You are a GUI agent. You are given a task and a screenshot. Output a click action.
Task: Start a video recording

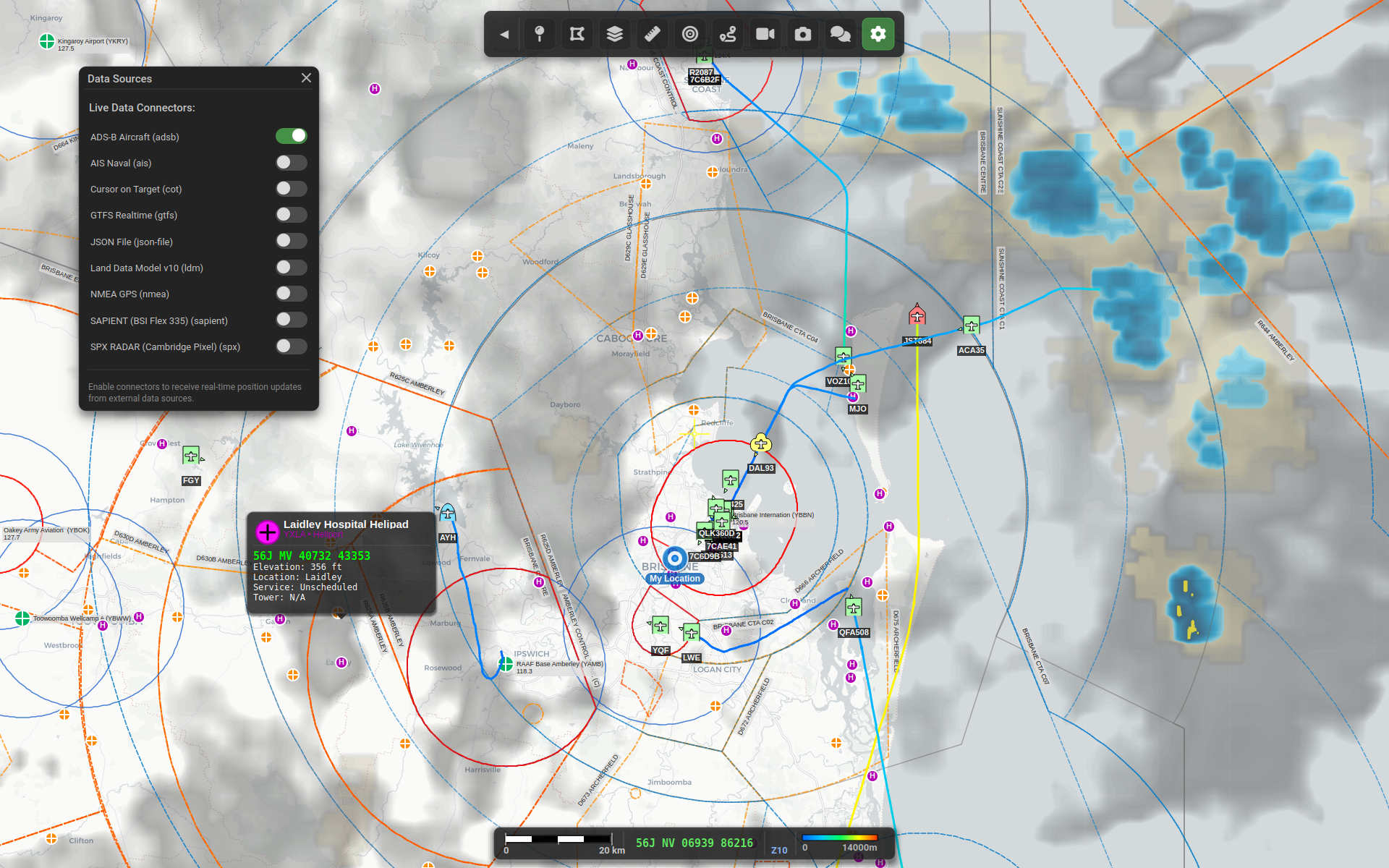click(x=765, y=34)
